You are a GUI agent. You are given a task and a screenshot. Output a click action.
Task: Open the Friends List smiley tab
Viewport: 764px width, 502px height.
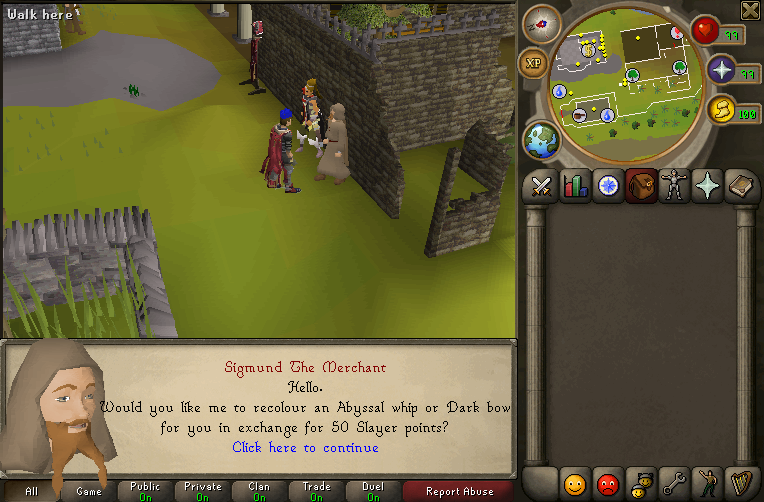575,484
